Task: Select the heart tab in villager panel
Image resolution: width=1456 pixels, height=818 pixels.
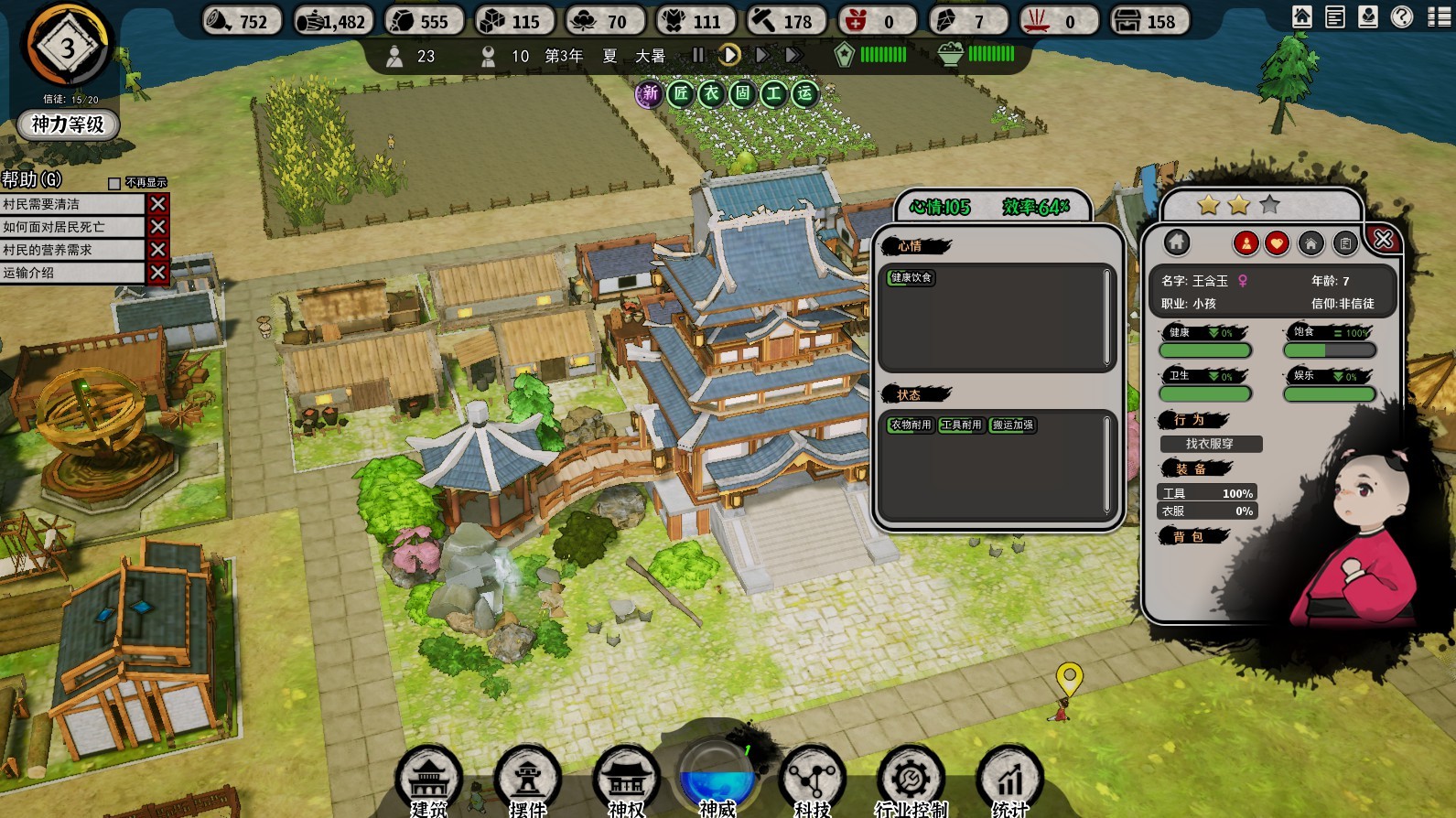Action: click(1277, 242)
